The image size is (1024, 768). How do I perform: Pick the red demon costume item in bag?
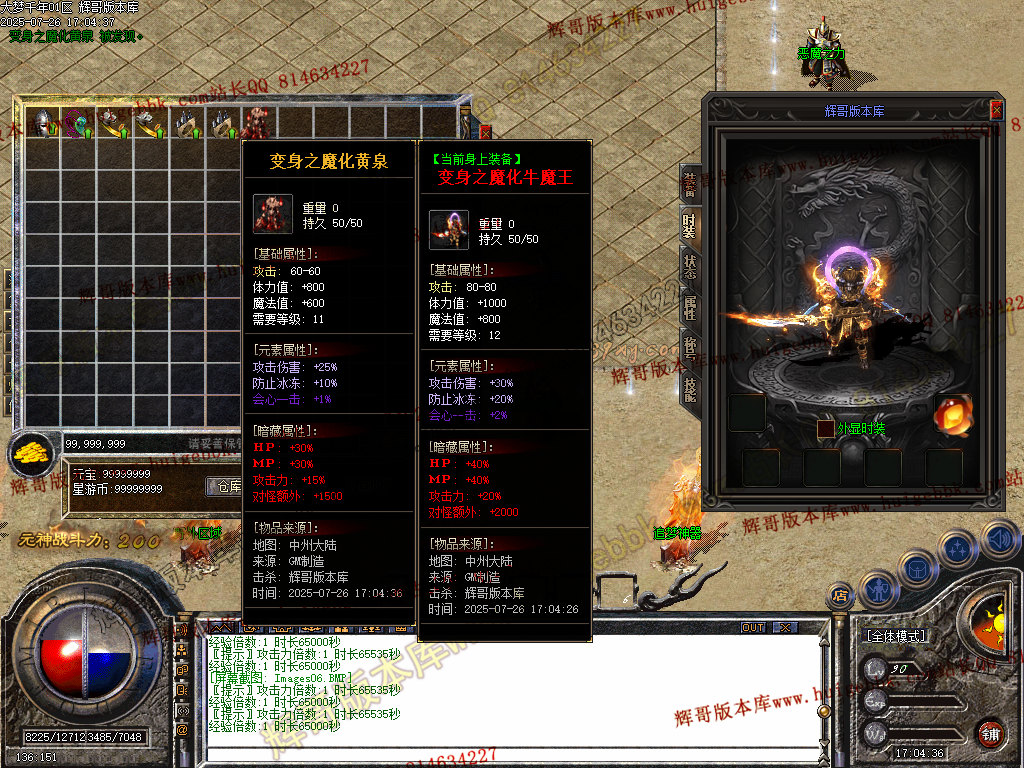tap(256, 122)
